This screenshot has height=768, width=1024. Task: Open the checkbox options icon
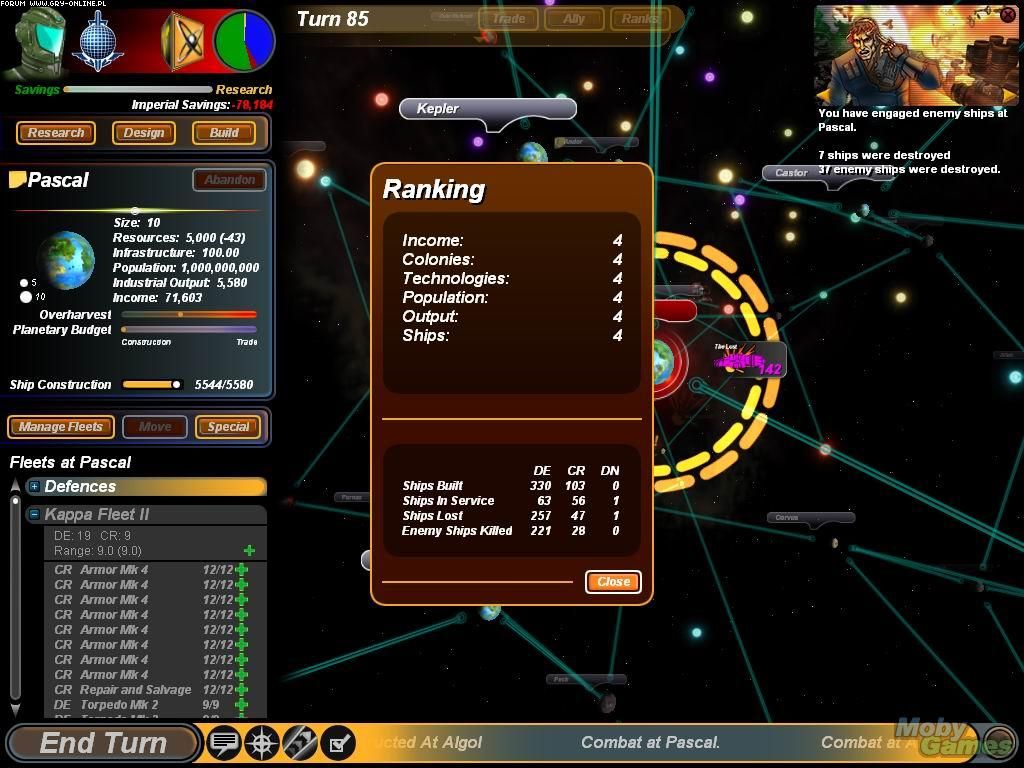338,743
